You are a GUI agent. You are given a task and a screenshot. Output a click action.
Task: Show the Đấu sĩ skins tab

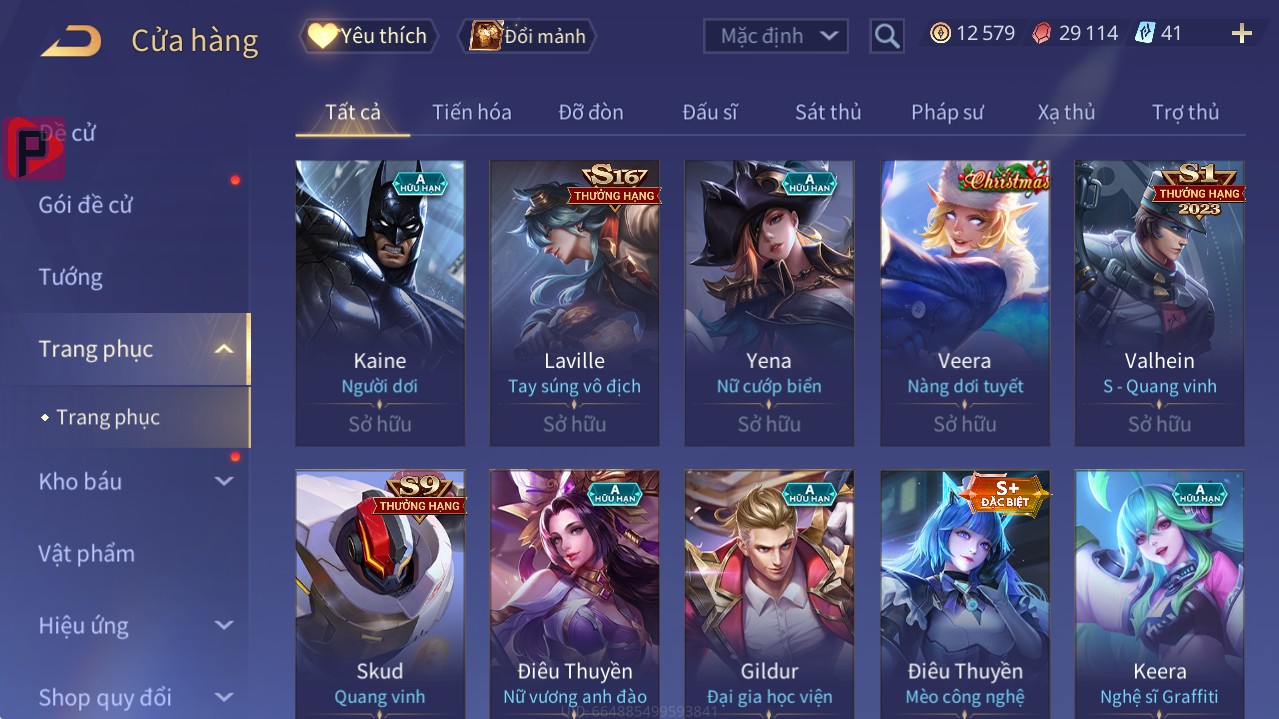[709, 112]
